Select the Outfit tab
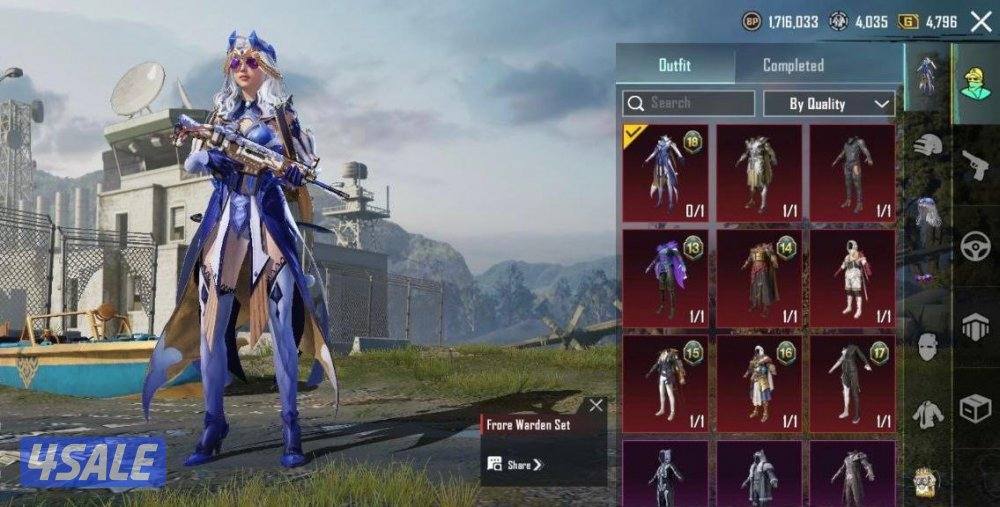This screenshot has width=1000, height=507. pyautogui.click(x=675, y=65)
